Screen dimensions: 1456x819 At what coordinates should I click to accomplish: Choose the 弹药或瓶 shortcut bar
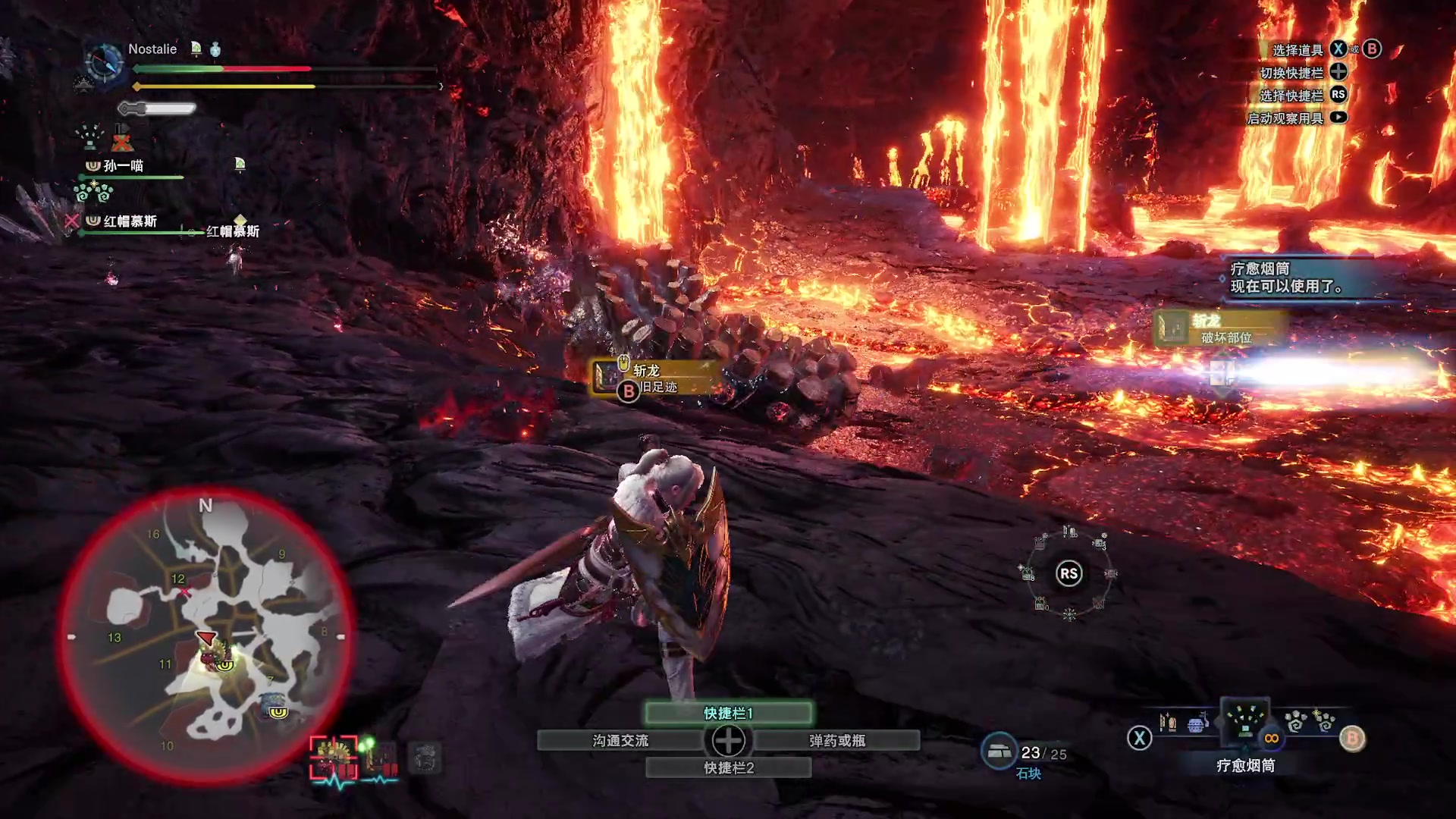pyautogui.click(x=837, y=740)
